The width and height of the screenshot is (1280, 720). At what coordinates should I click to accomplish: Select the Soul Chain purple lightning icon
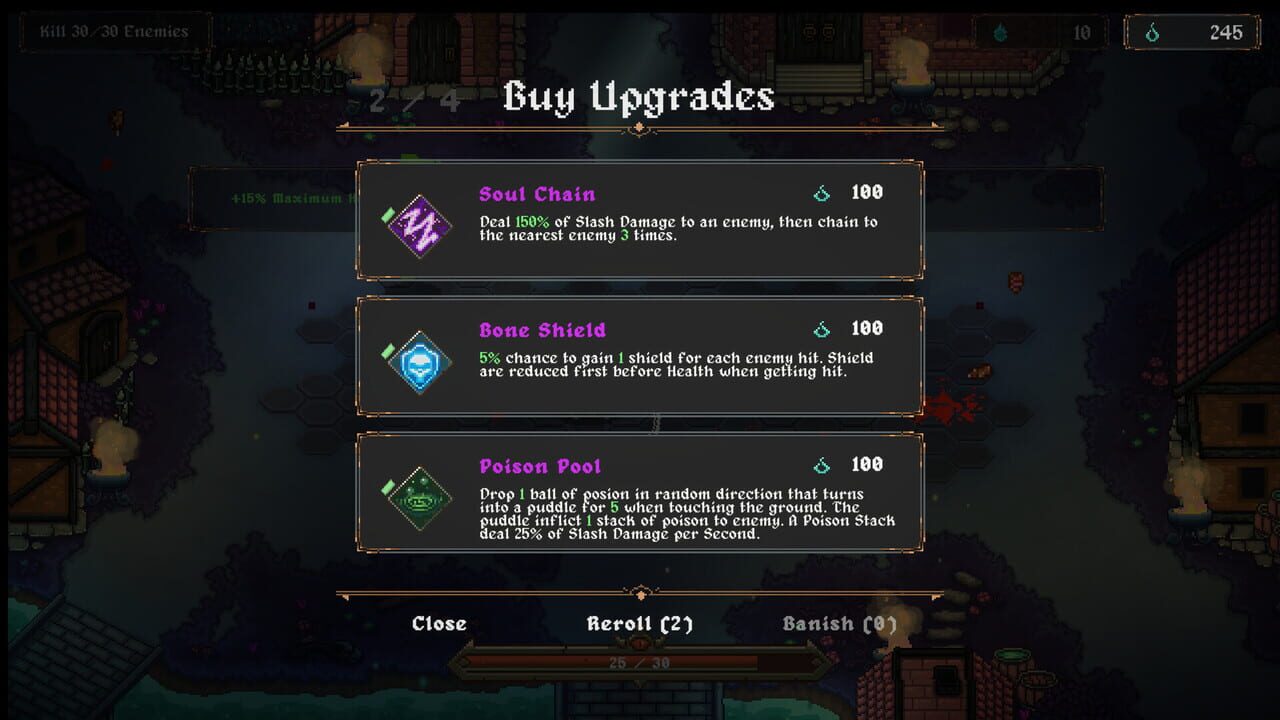pos(418,224)
